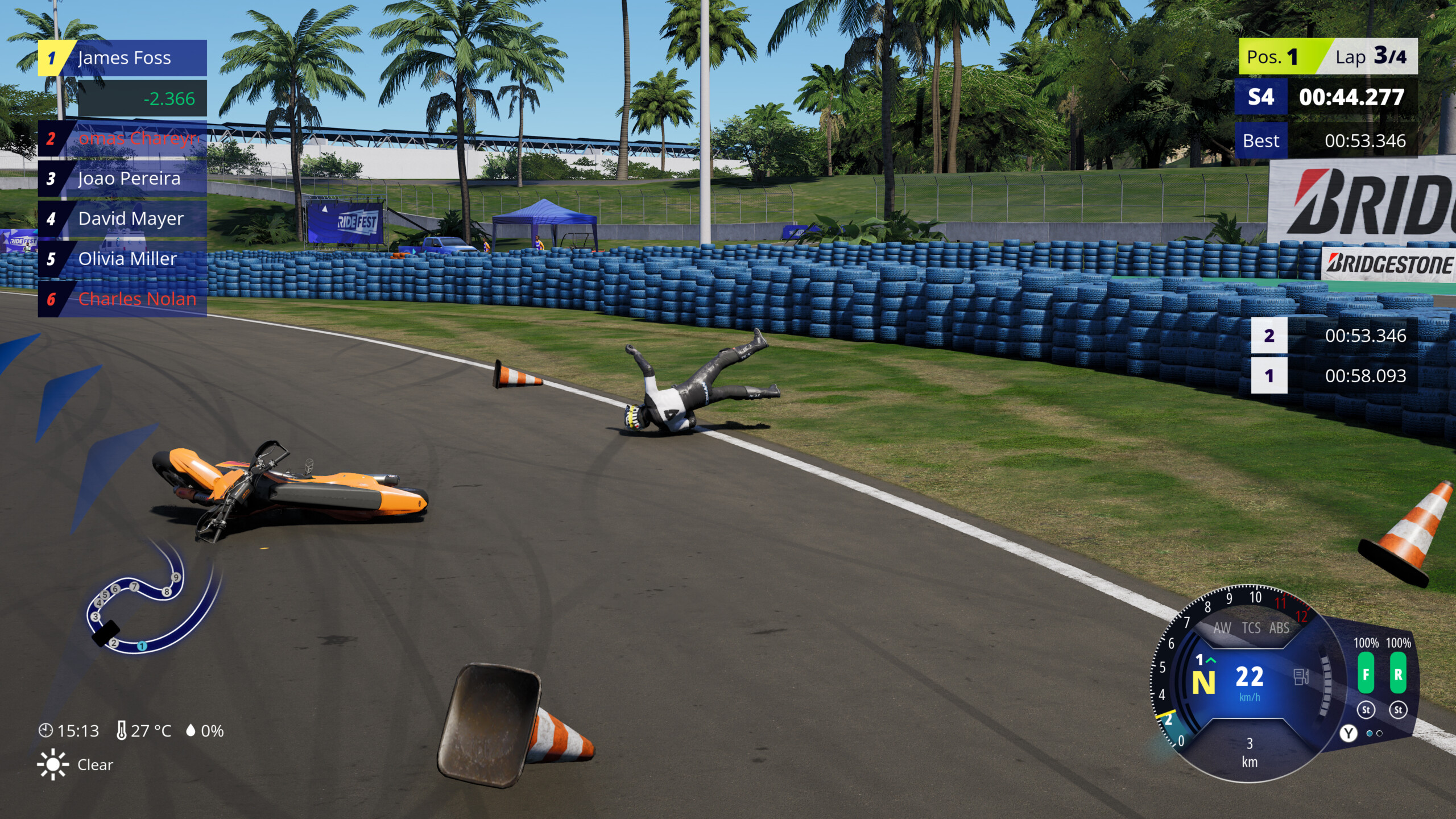The height and width of the screenshot is (819, 1456).
Task: Click the TCS indicator on tachometer
Action: (x=1251, y=628)
